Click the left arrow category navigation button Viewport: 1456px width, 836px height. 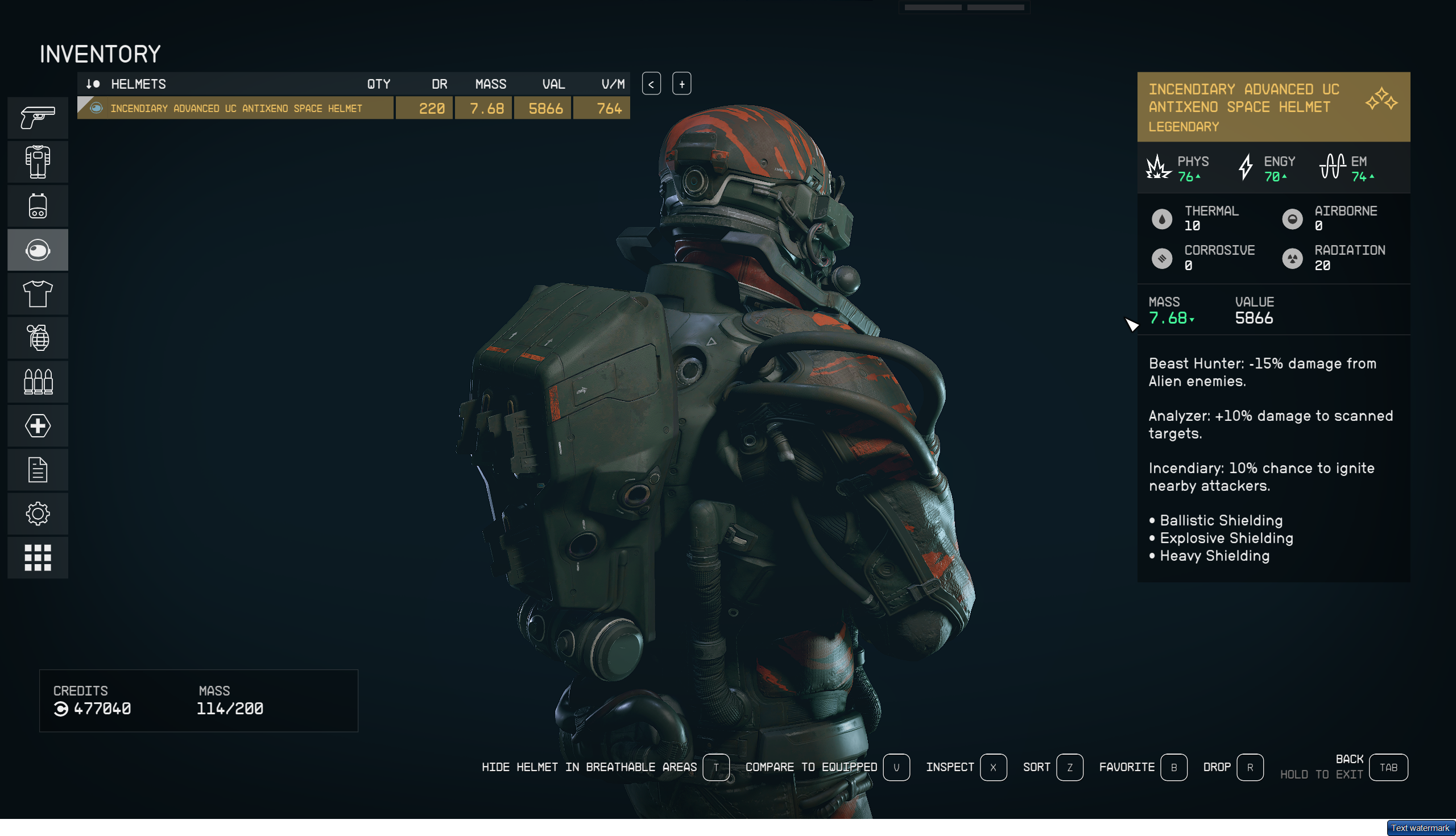pos(651,84)
